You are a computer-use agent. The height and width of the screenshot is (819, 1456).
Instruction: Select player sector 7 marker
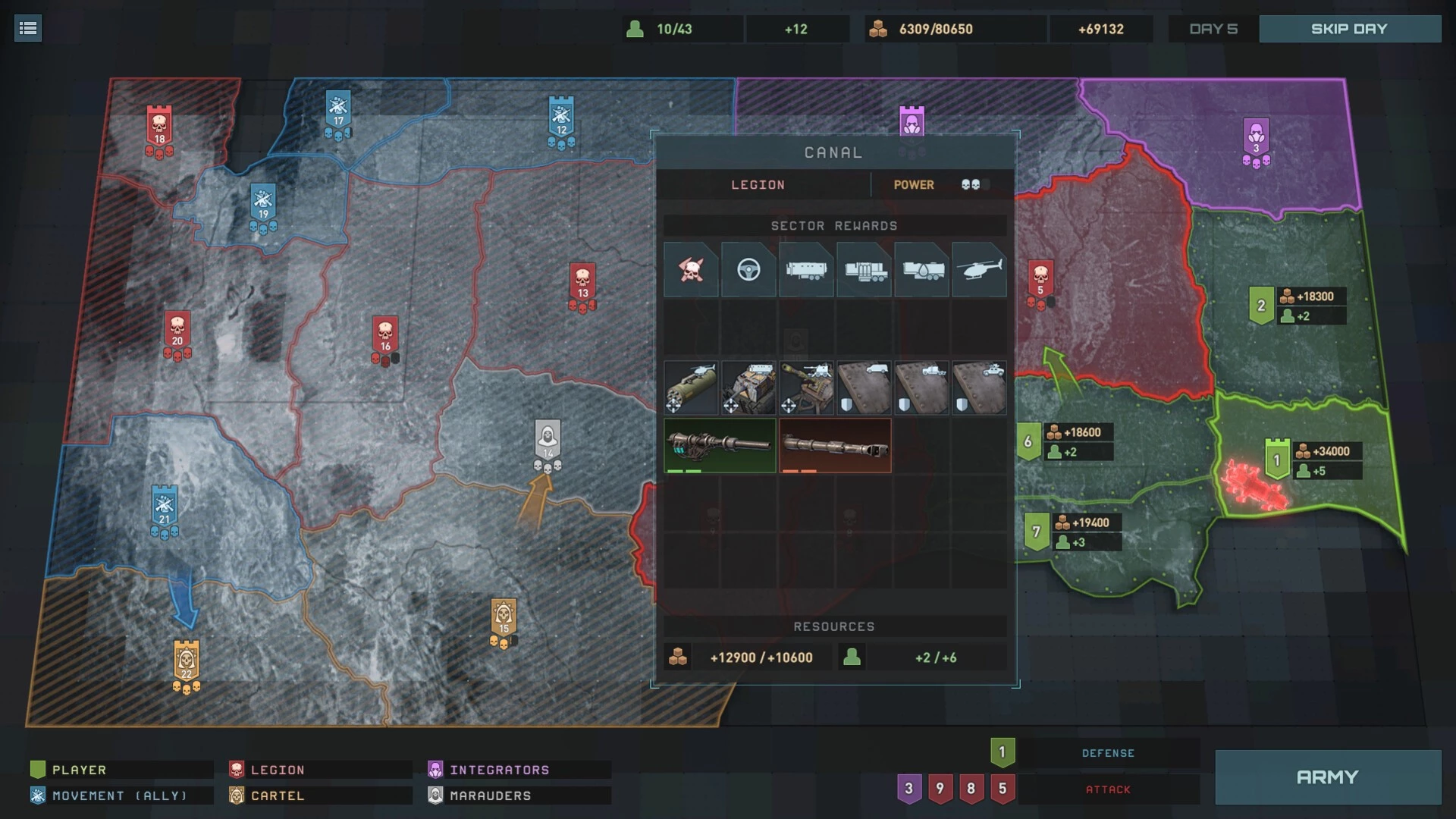[x=1036, y=532]
